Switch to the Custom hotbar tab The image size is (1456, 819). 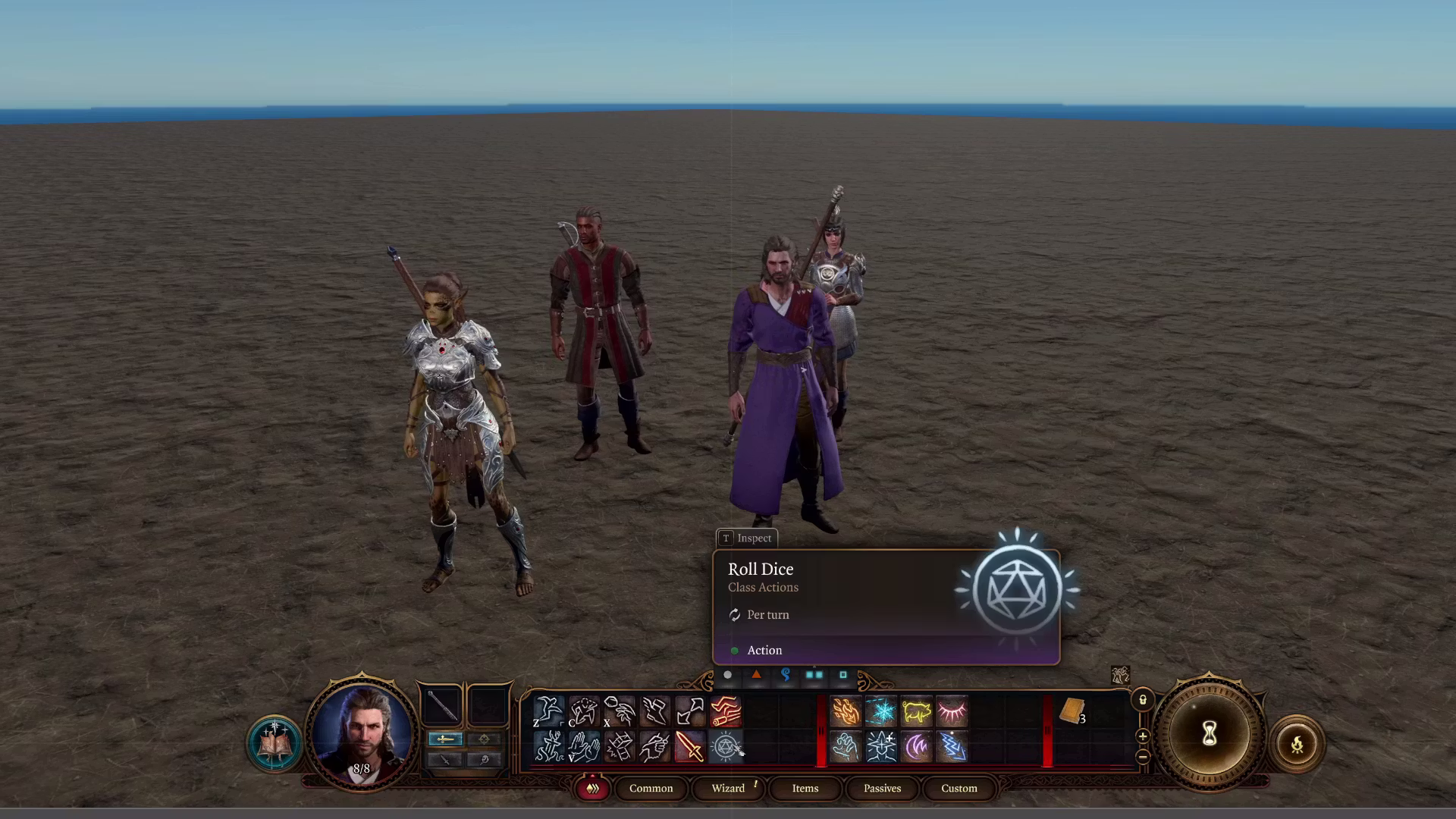coord(959,789)
